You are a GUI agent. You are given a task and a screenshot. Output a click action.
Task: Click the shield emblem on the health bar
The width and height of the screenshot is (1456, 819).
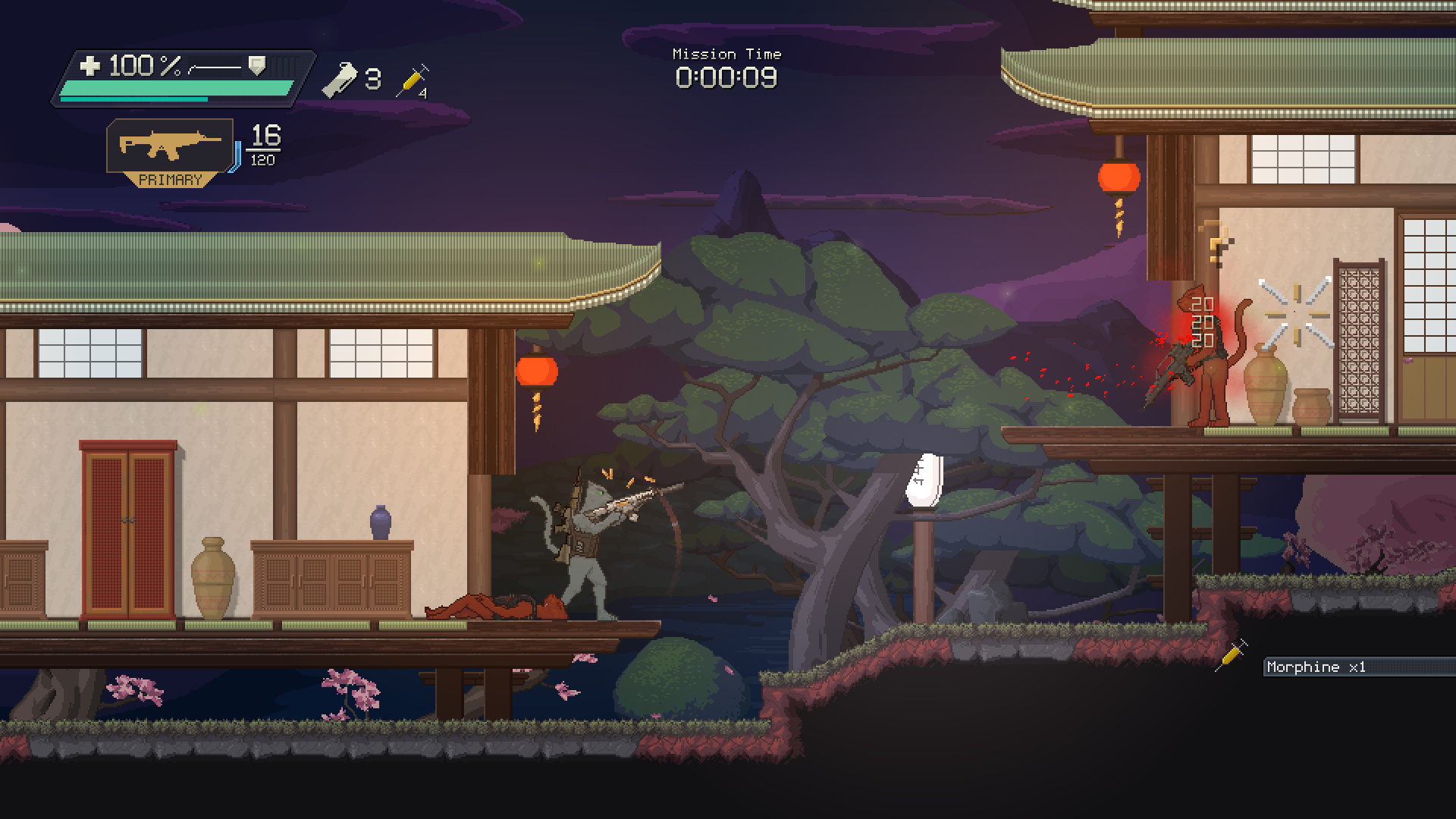(x=256, y=65)
